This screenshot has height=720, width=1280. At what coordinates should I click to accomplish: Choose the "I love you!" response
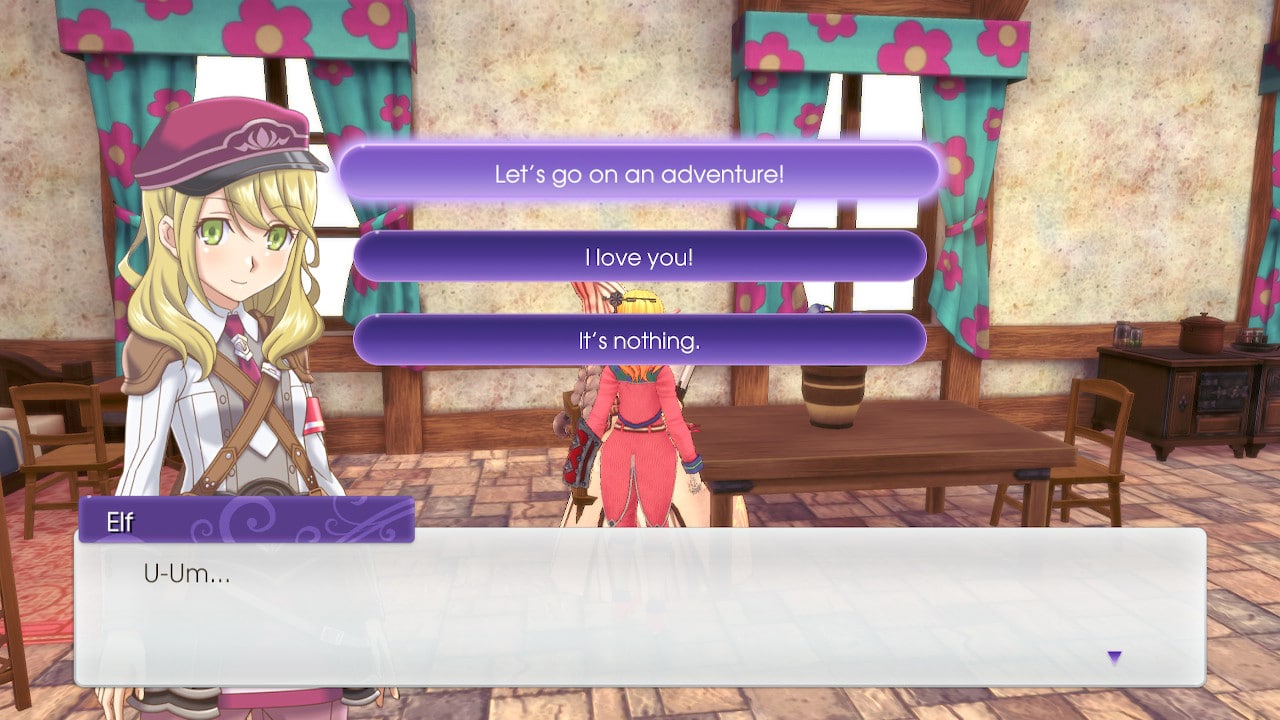pyautogui.click(x=640, y=257)
